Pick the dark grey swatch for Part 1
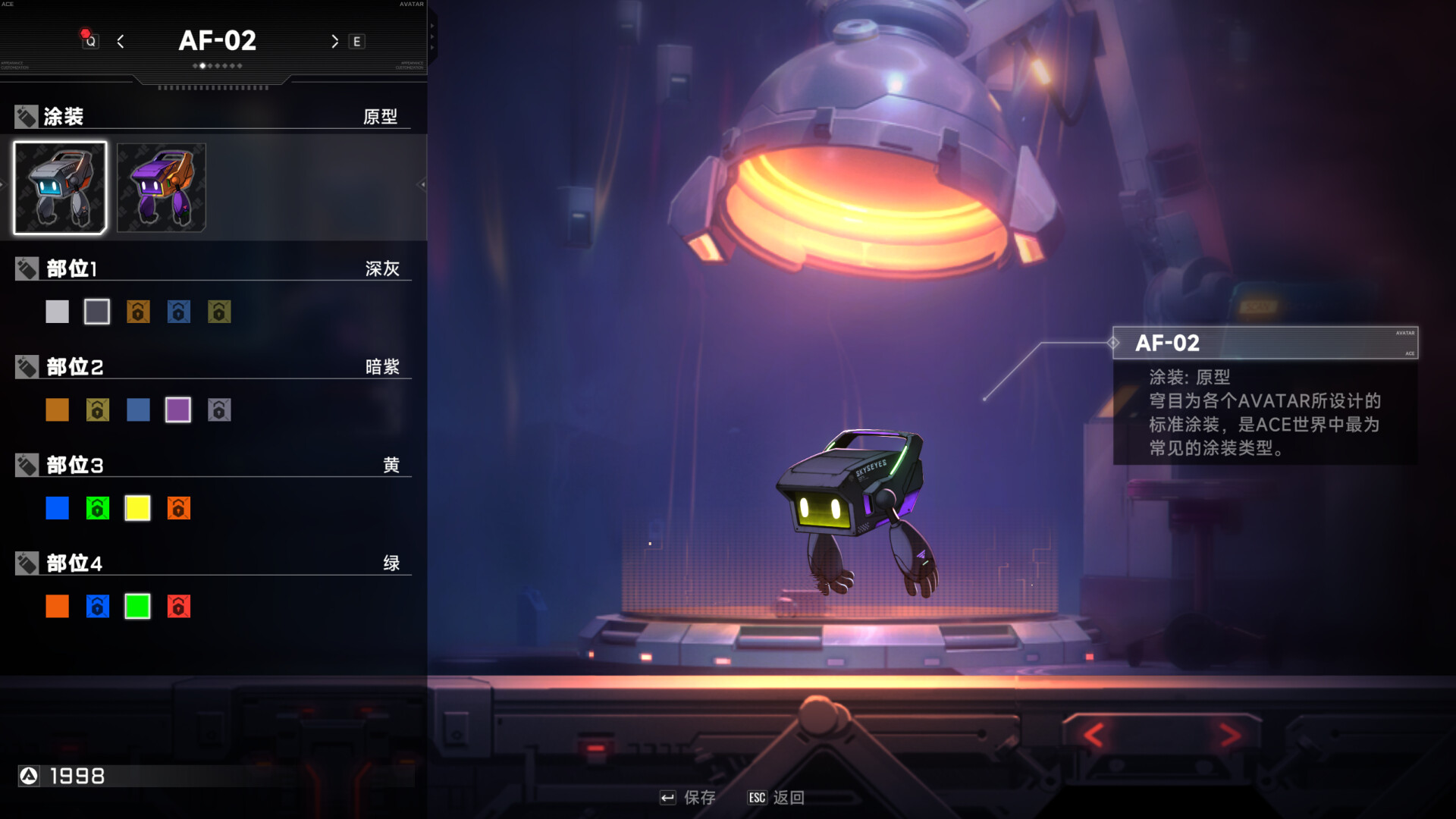This screenshot has height=819, width=1456. click(97, 312)
